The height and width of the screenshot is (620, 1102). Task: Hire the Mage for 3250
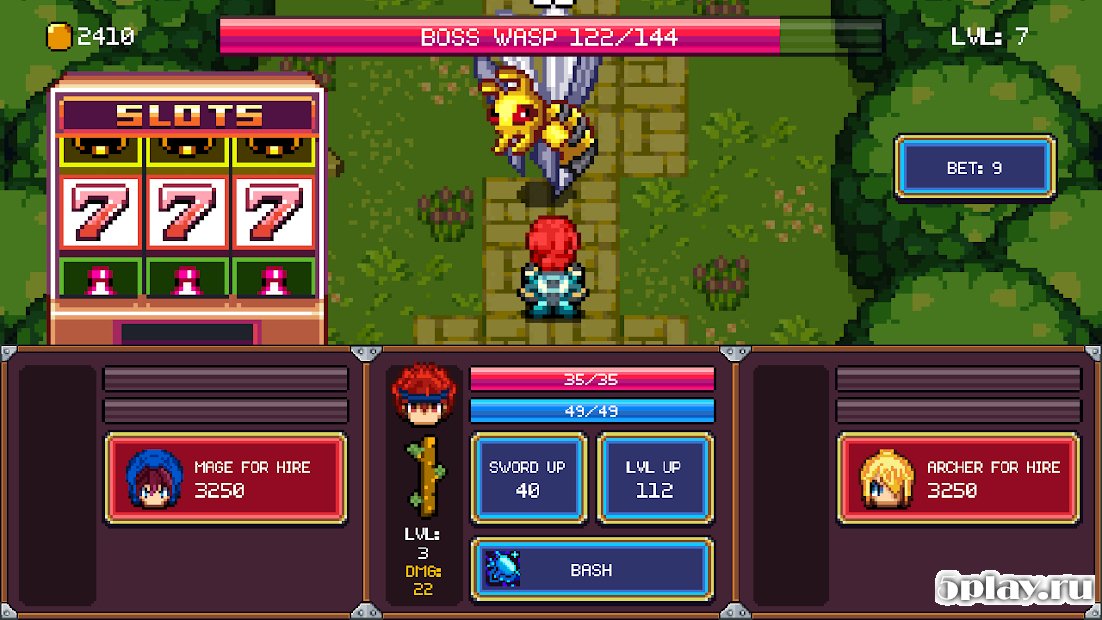point(226,478)
